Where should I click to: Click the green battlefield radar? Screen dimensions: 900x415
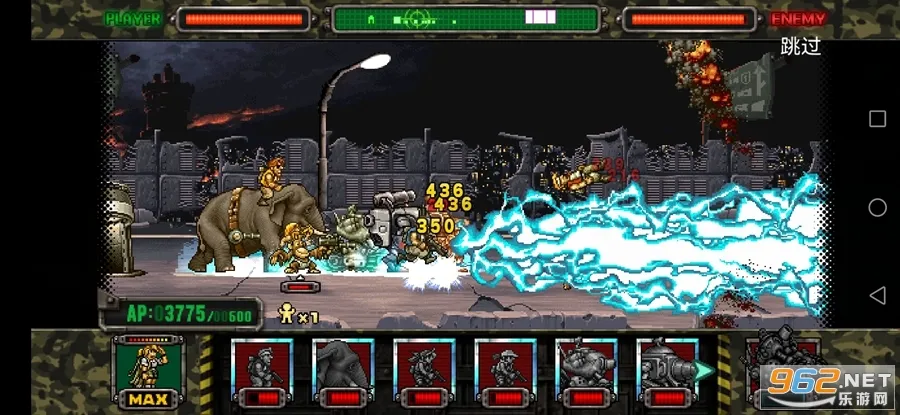point(466,18)
